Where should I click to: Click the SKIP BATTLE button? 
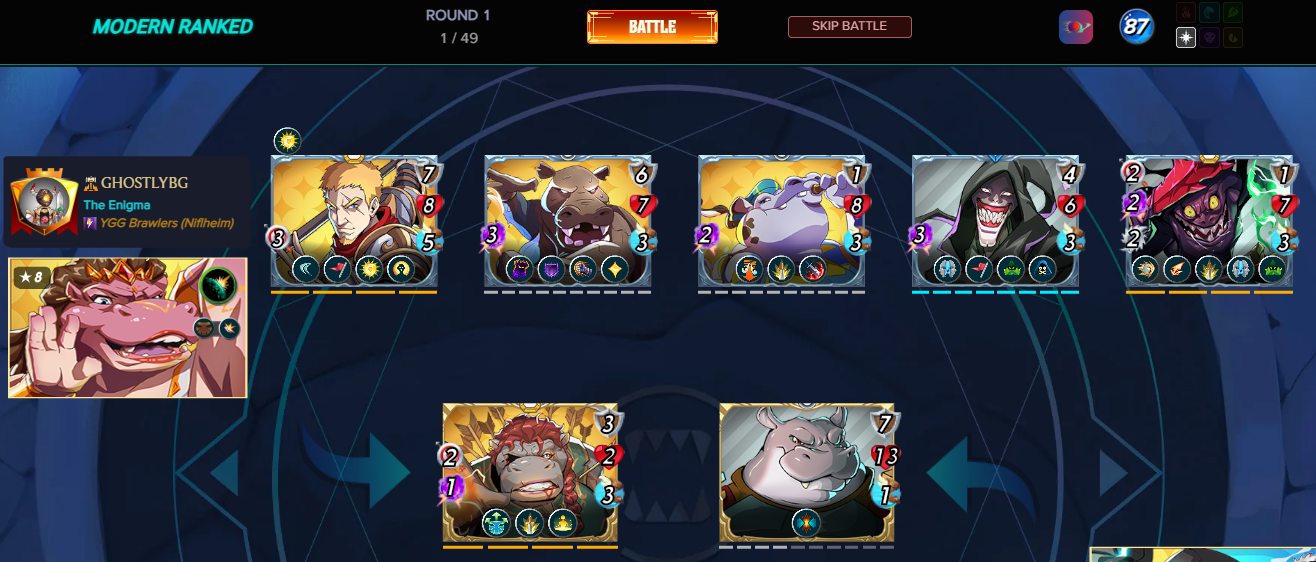[849, 27]
